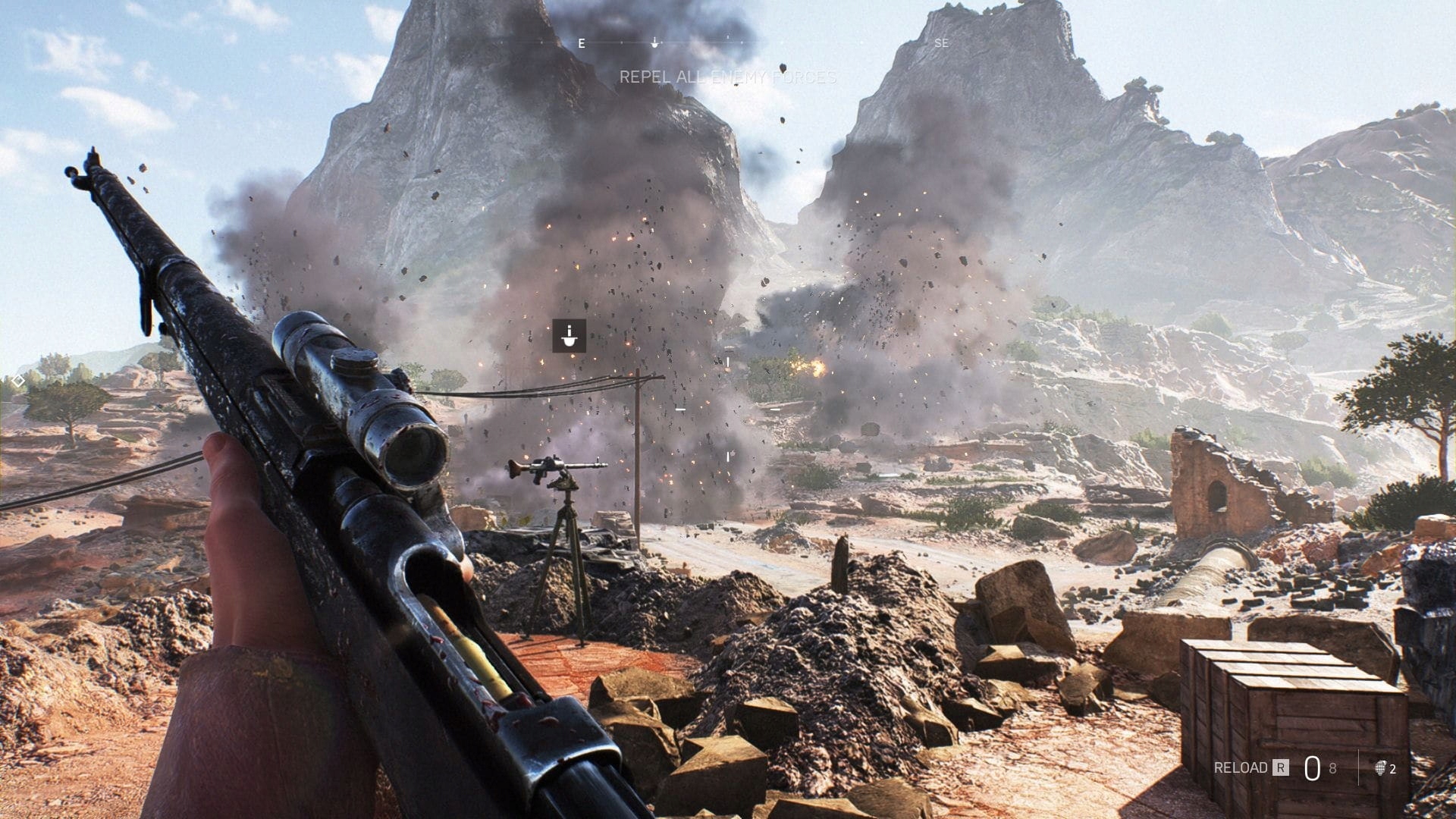Click the hot-air balloon icon above the mountains
Image resolution: width=1456 pixels, height=819 pixels.
pos(782,69)
